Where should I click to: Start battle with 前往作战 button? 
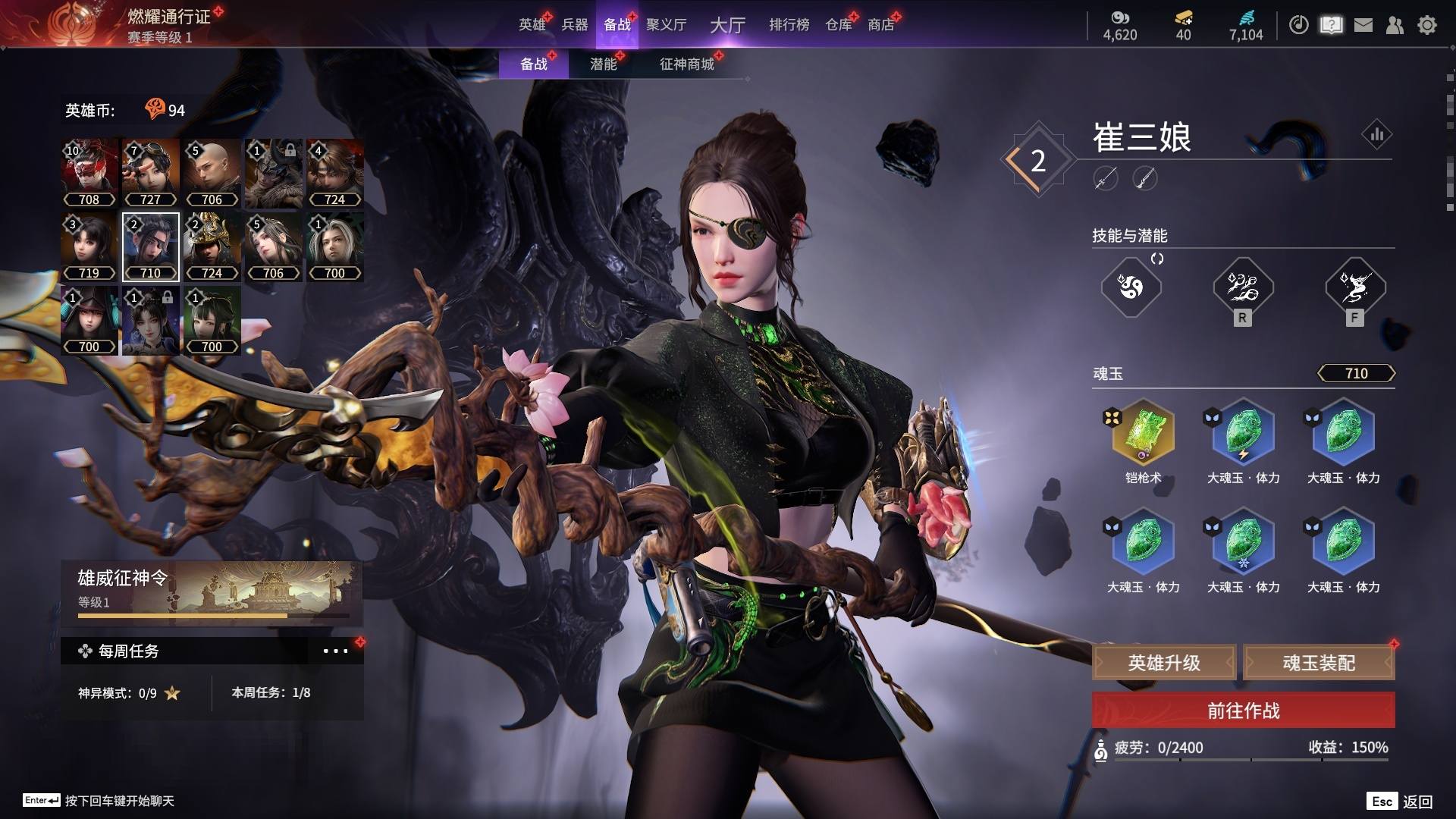pos(1243,711)
